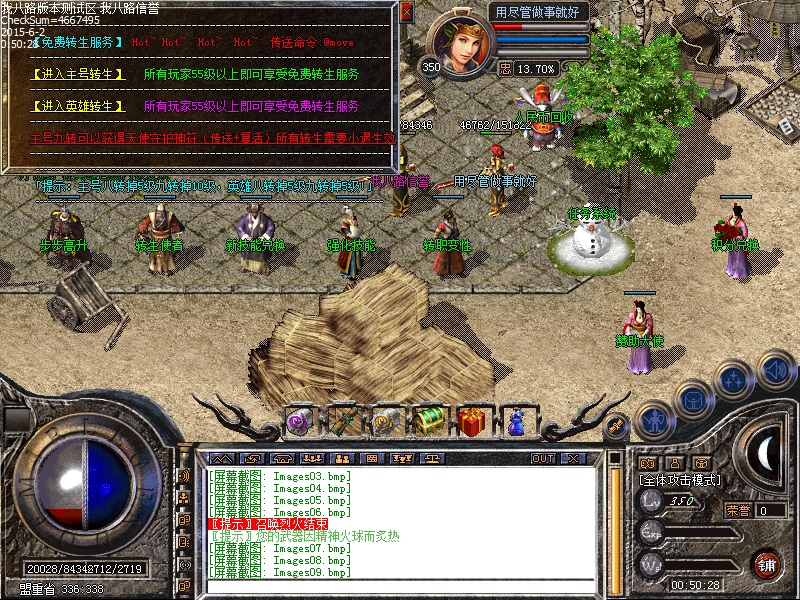Click the chat message input line
This screenshot has height=600, width=800.
(400, 586)
